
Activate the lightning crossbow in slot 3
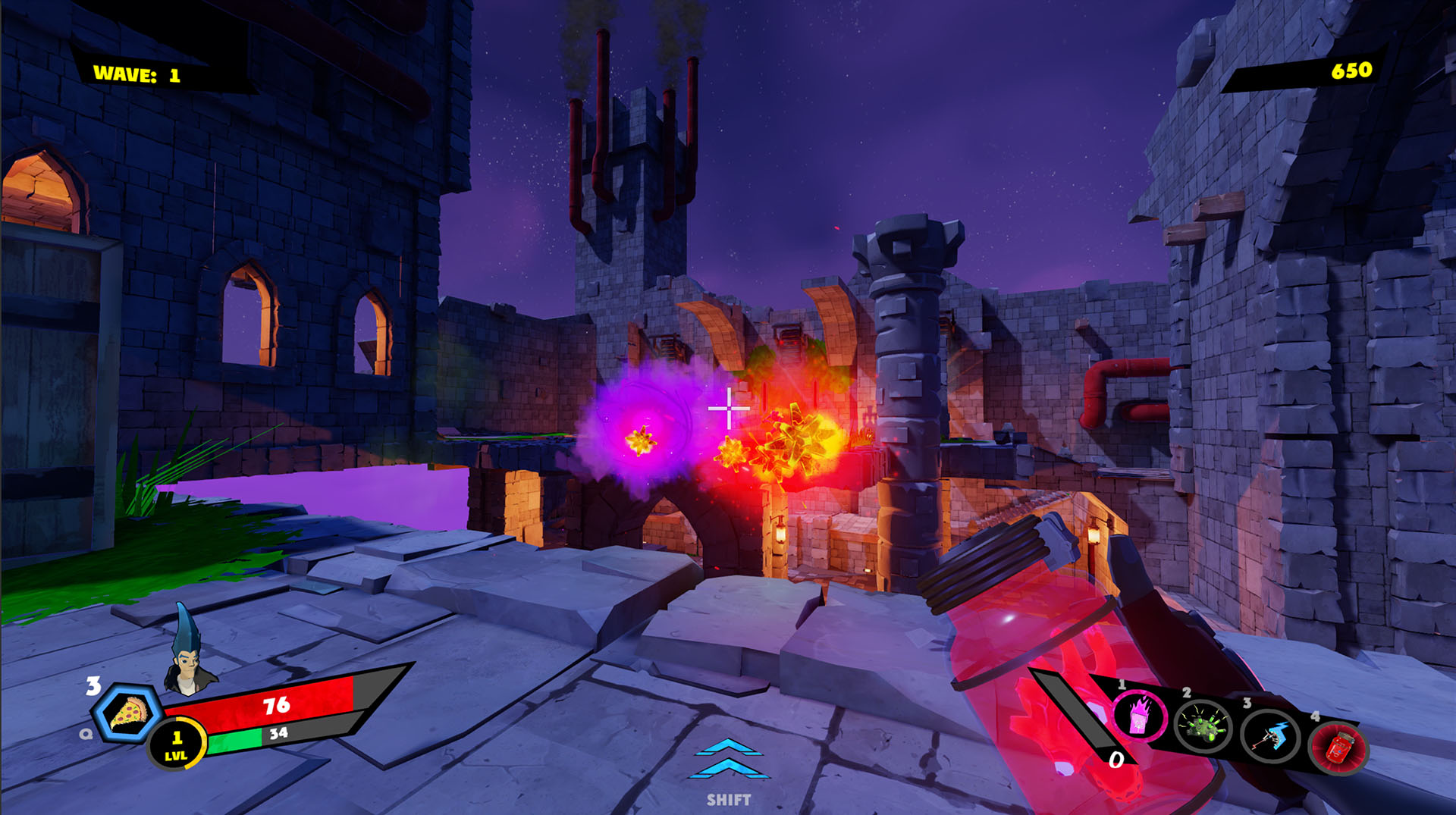[x=1270, y=735]
